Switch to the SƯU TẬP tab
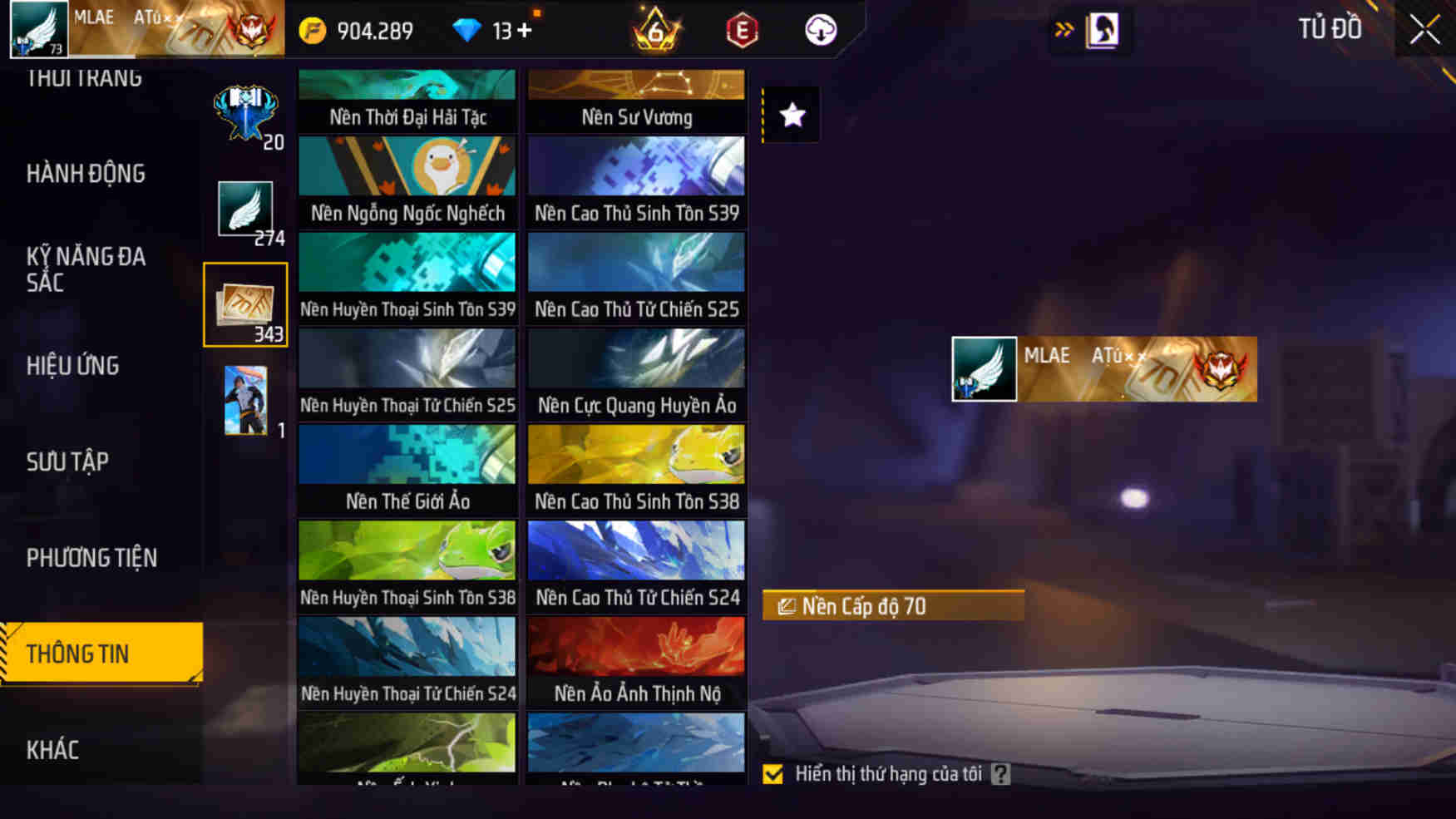Image resolution: width=1456 pixels, height=819 pixels. [69, 461]
